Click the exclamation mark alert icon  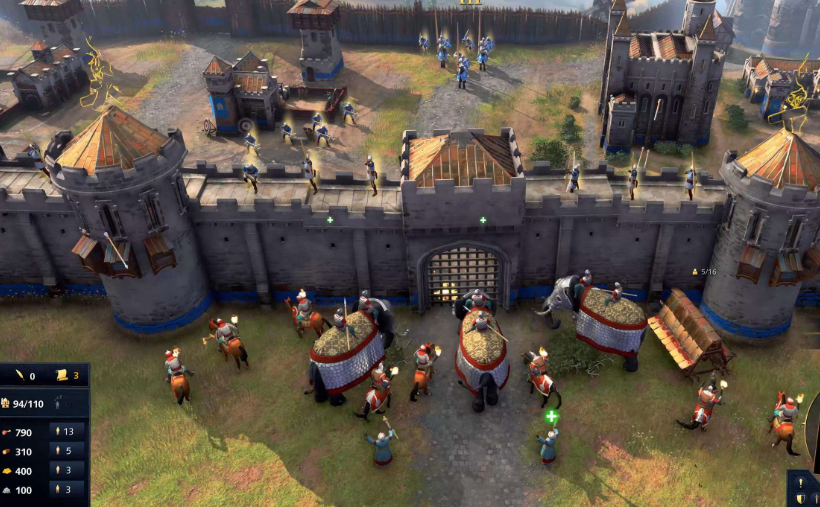click(x=801, y=482)
